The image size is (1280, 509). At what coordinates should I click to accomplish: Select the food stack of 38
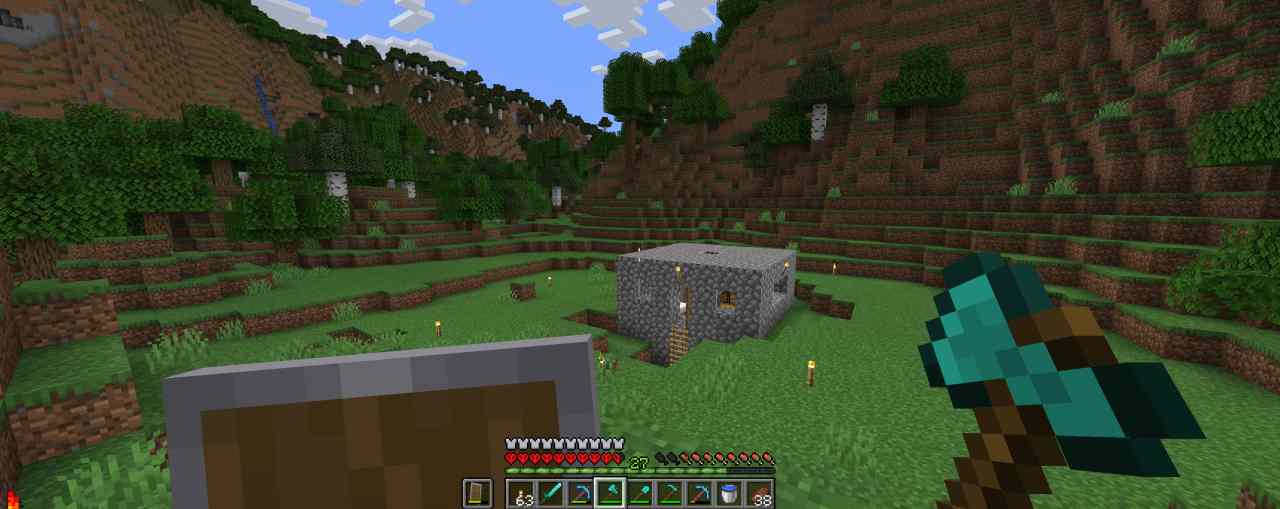click(x=760, y=493)
